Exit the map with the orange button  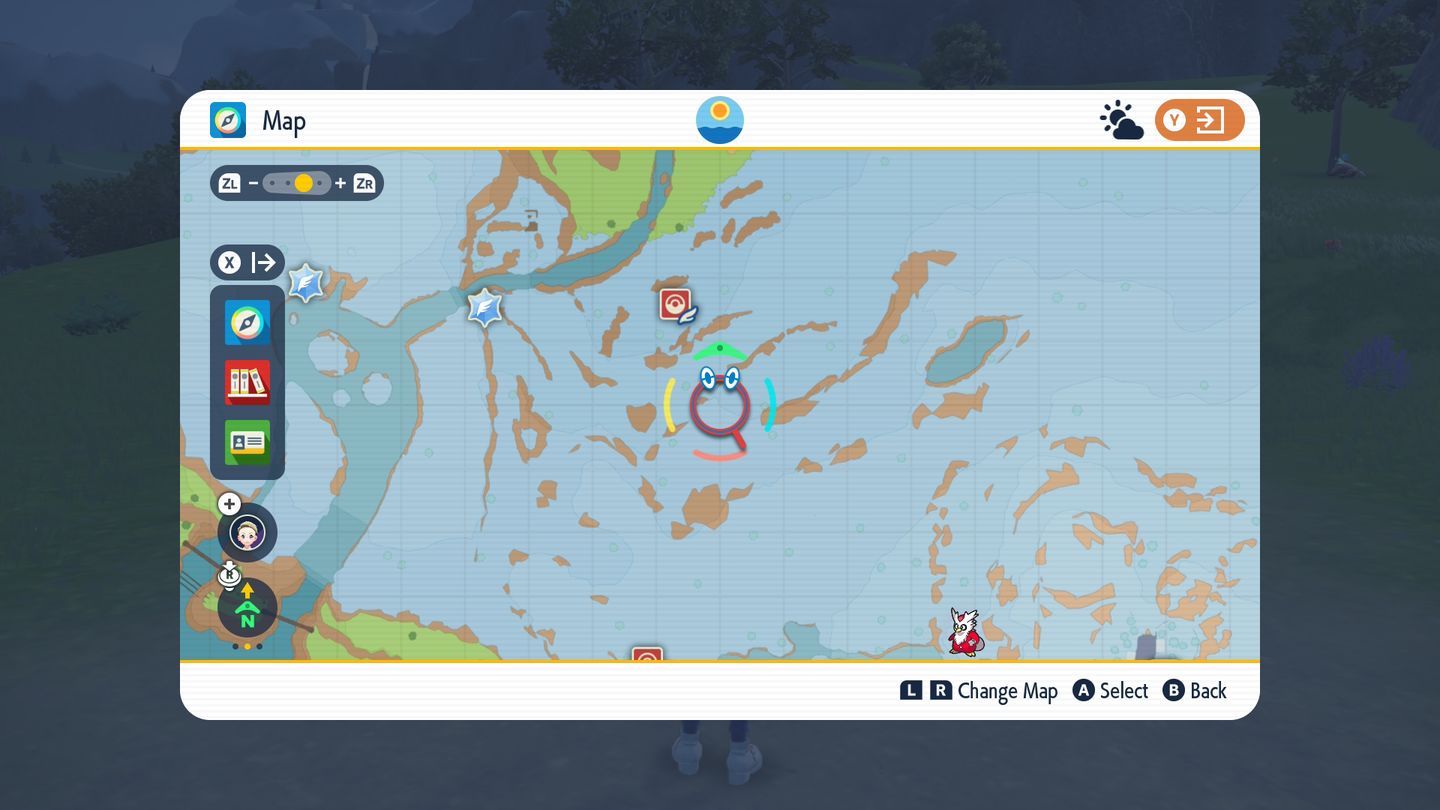(x=1199, y=121)
